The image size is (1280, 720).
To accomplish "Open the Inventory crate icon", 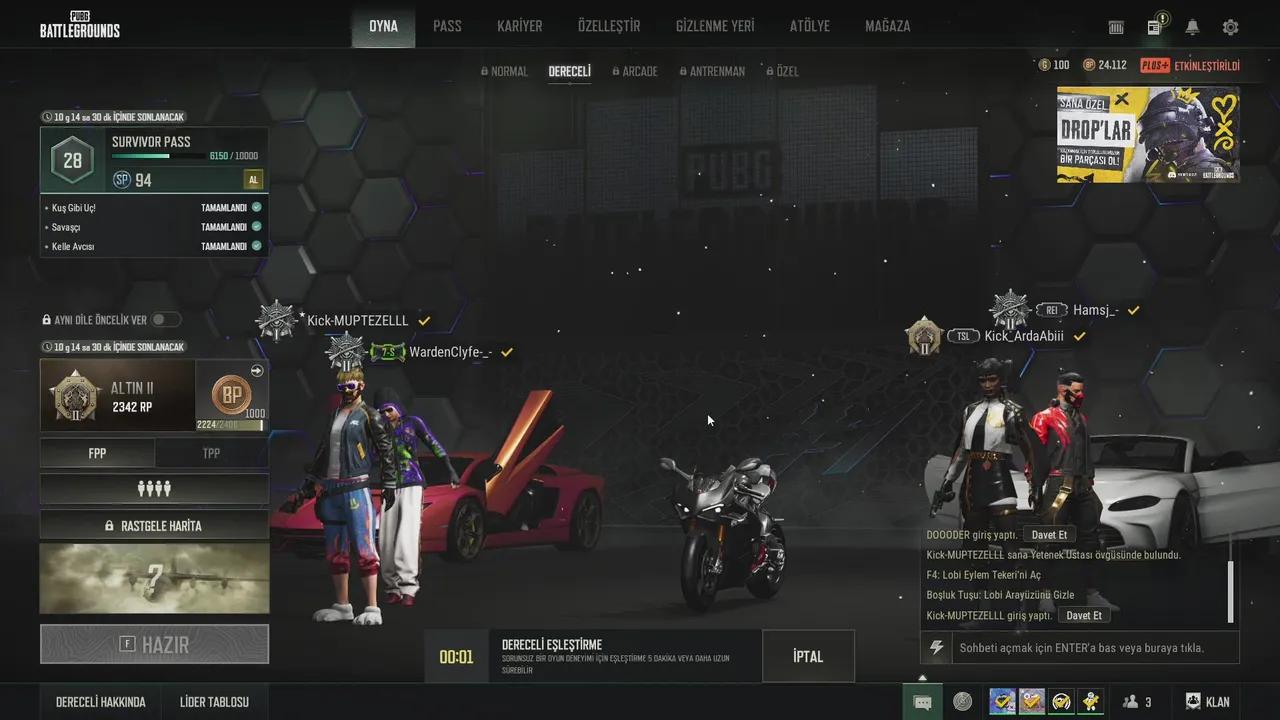I will click(1117, 27).
